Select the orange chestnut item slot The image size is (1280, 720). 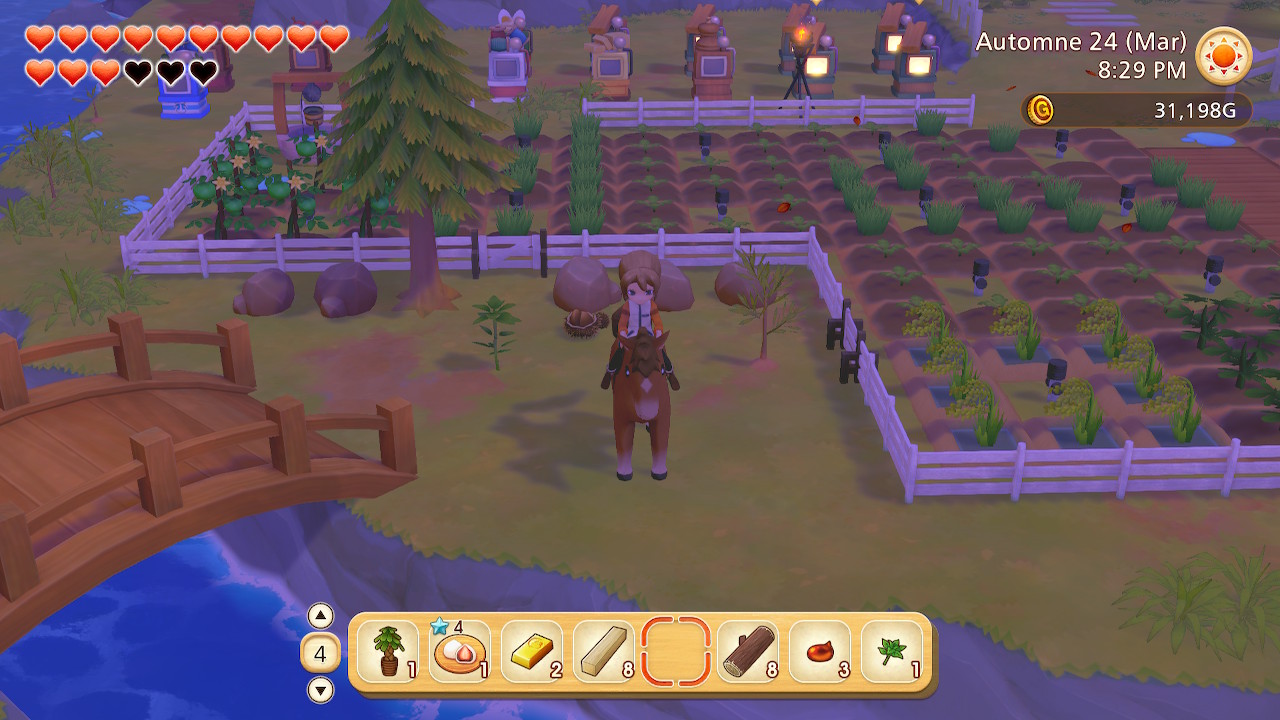coord(820,652)
